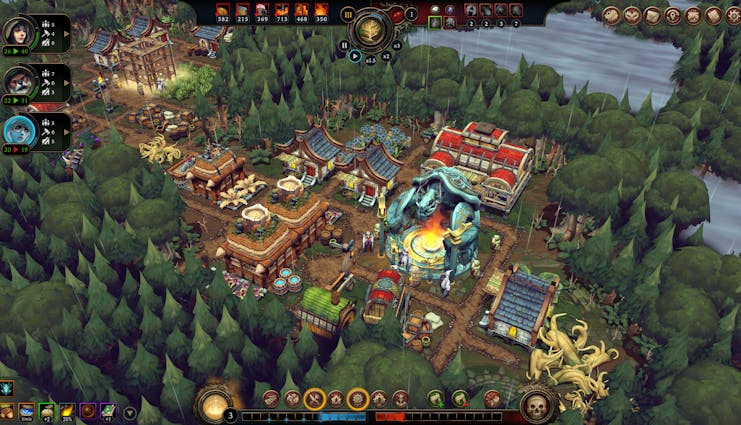This screenshot has width=741, height=425.
Task: Open the glowing hearth medallion
Action: [x=214, y=403]
